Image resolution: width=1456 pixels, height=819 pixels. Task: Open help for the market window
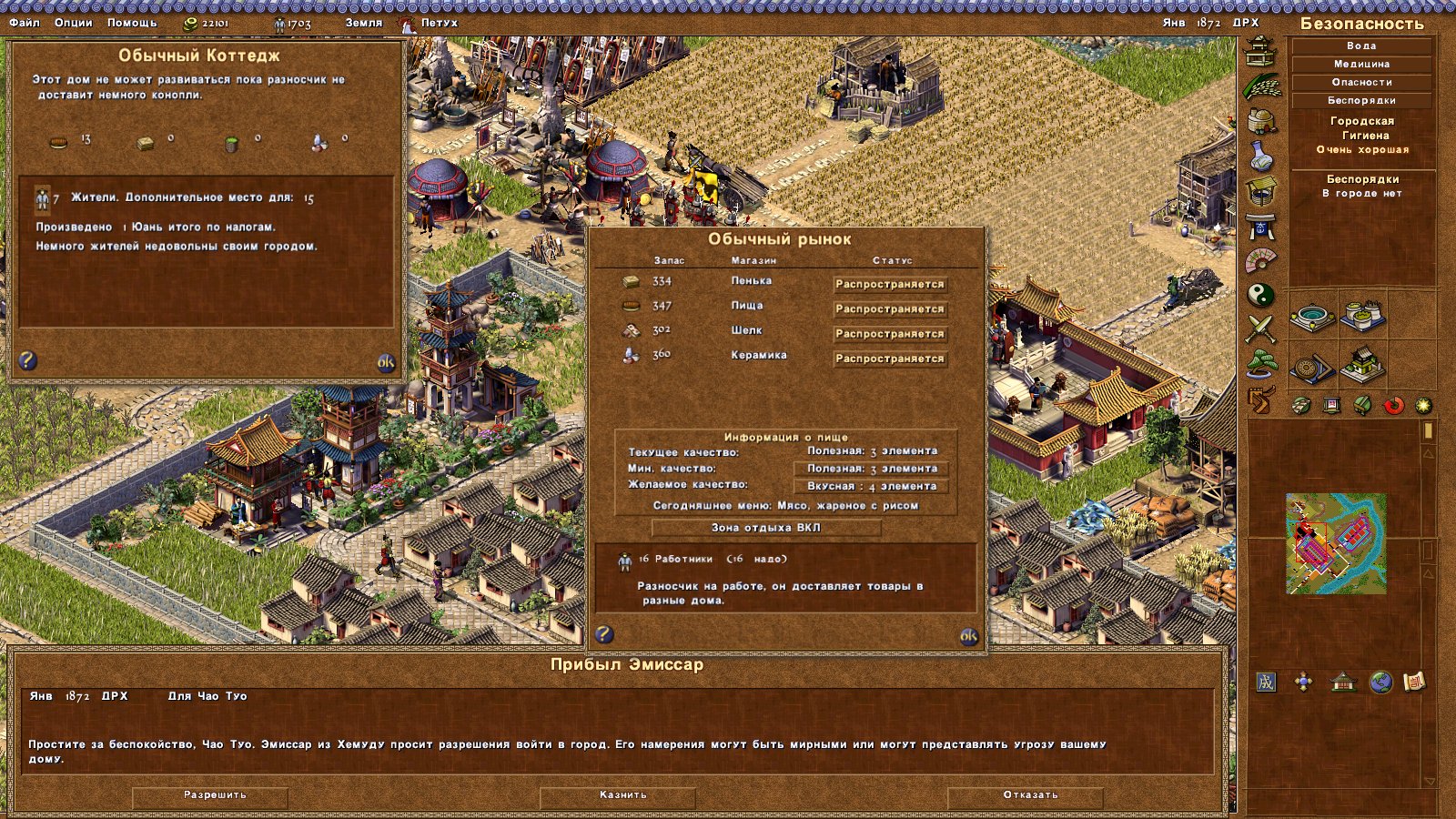click(x=604, y=634)
